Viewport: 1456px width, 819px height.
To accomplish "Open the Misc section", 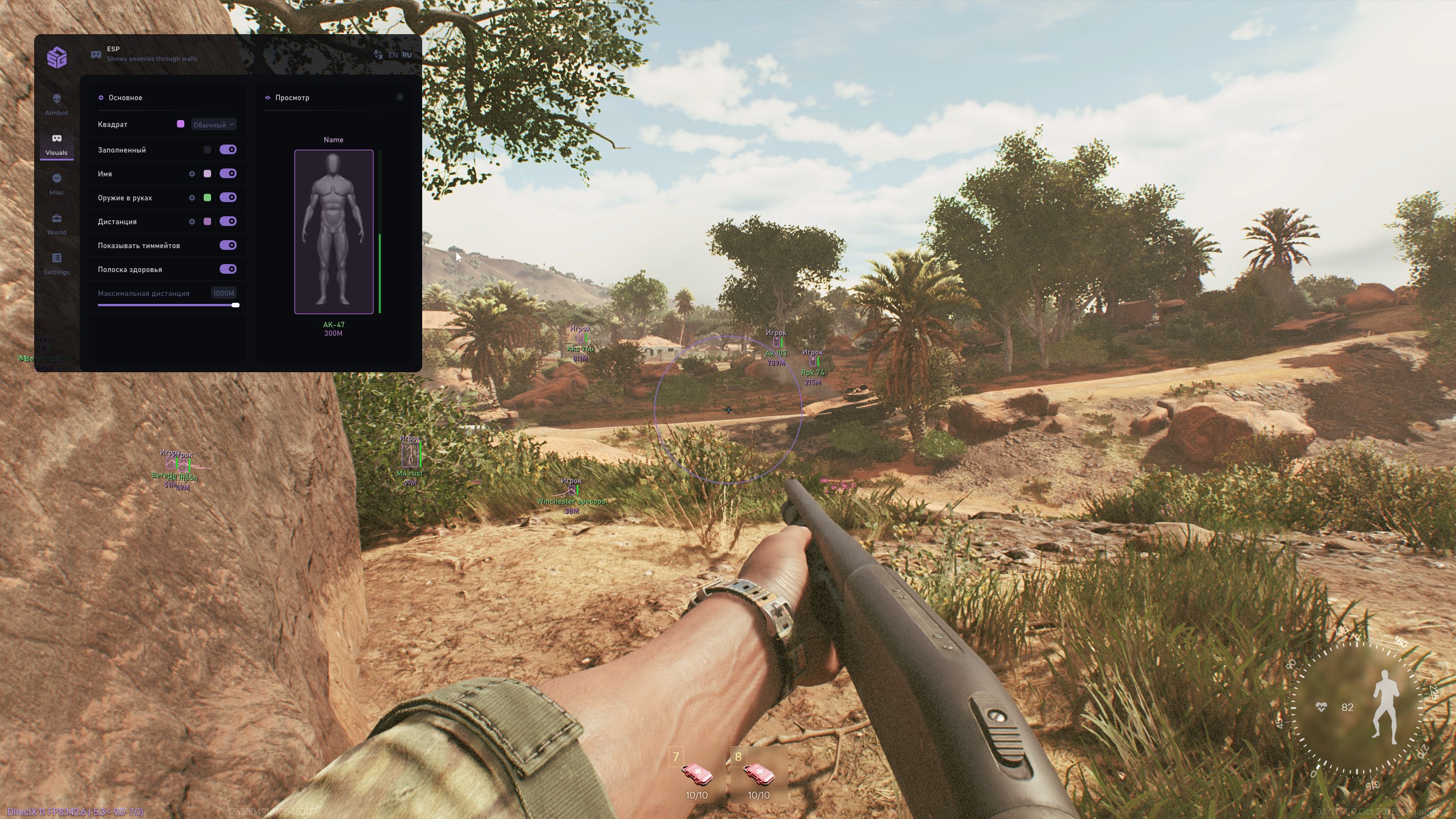I will point(56,183).
